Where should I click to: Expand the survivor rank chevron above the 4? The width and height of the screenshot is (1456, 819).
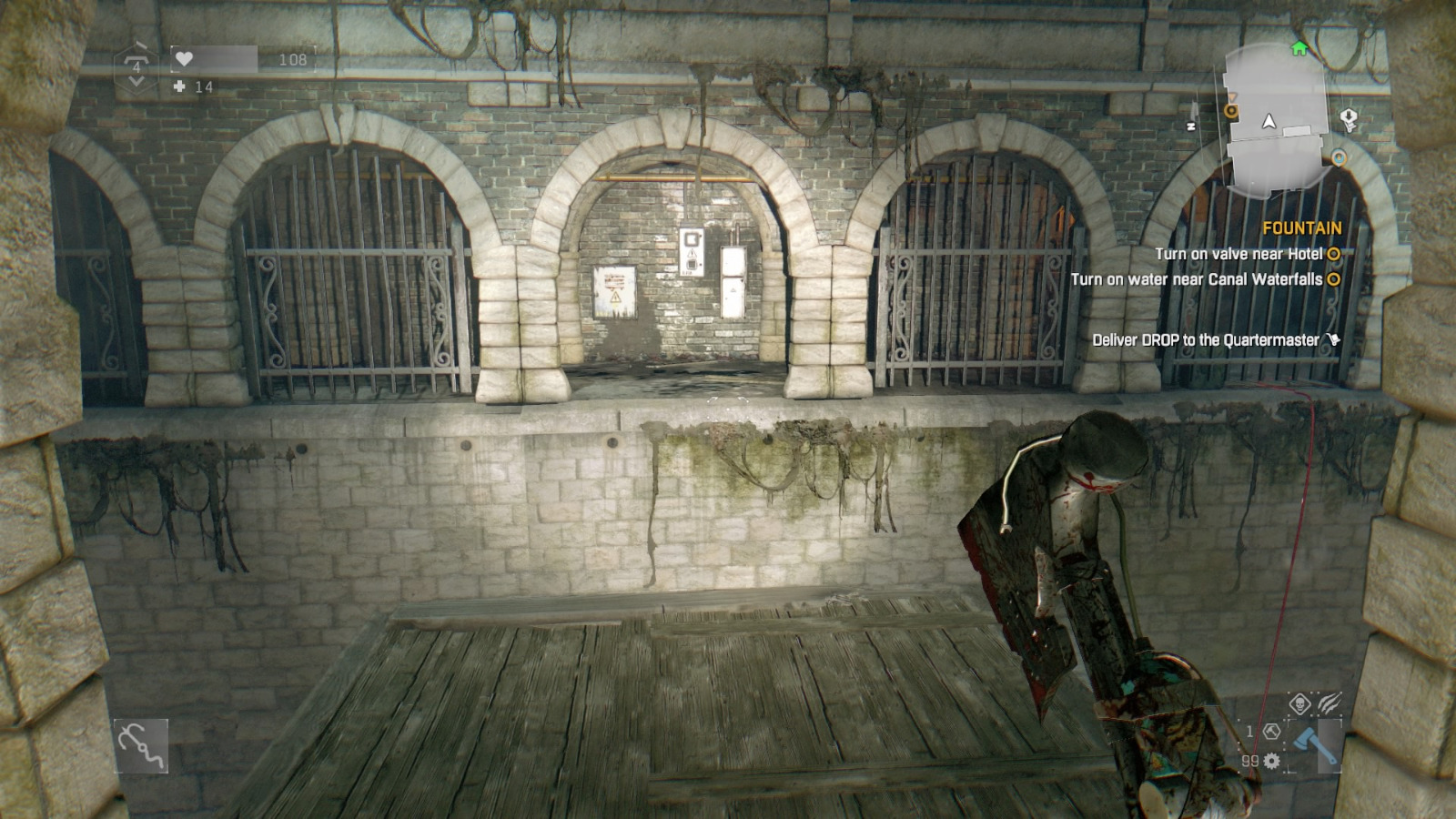(x=136, y=58)
